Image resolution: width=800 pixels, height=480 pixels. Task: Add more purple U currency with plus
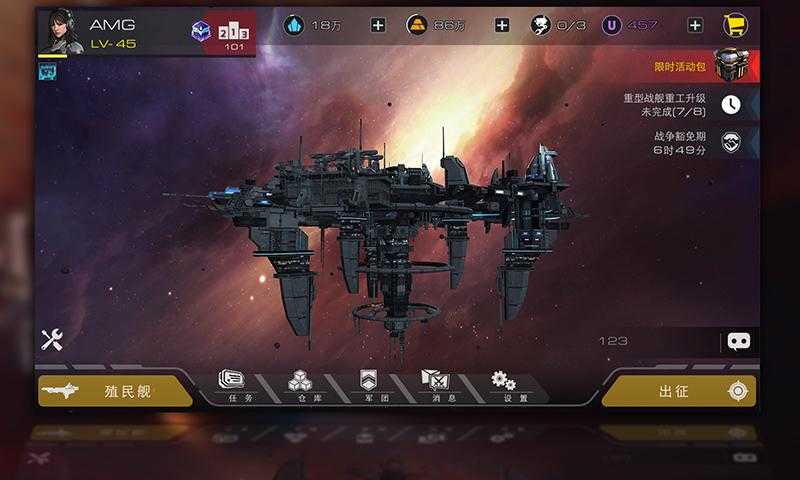click(x=695, y=25)
